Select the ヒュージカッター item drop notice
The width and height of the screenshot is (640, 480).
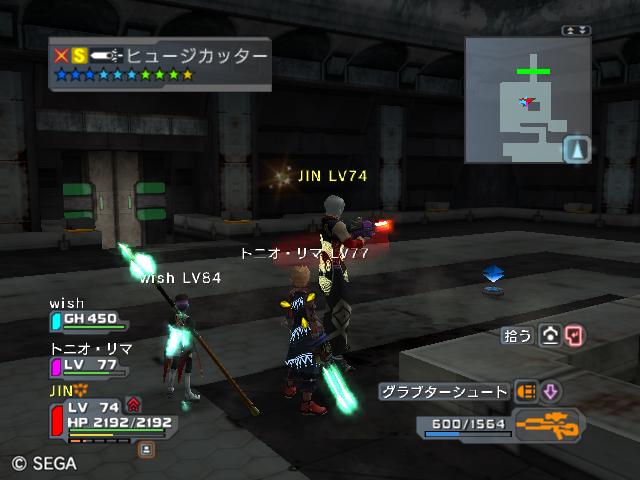(x=160, y=64)
